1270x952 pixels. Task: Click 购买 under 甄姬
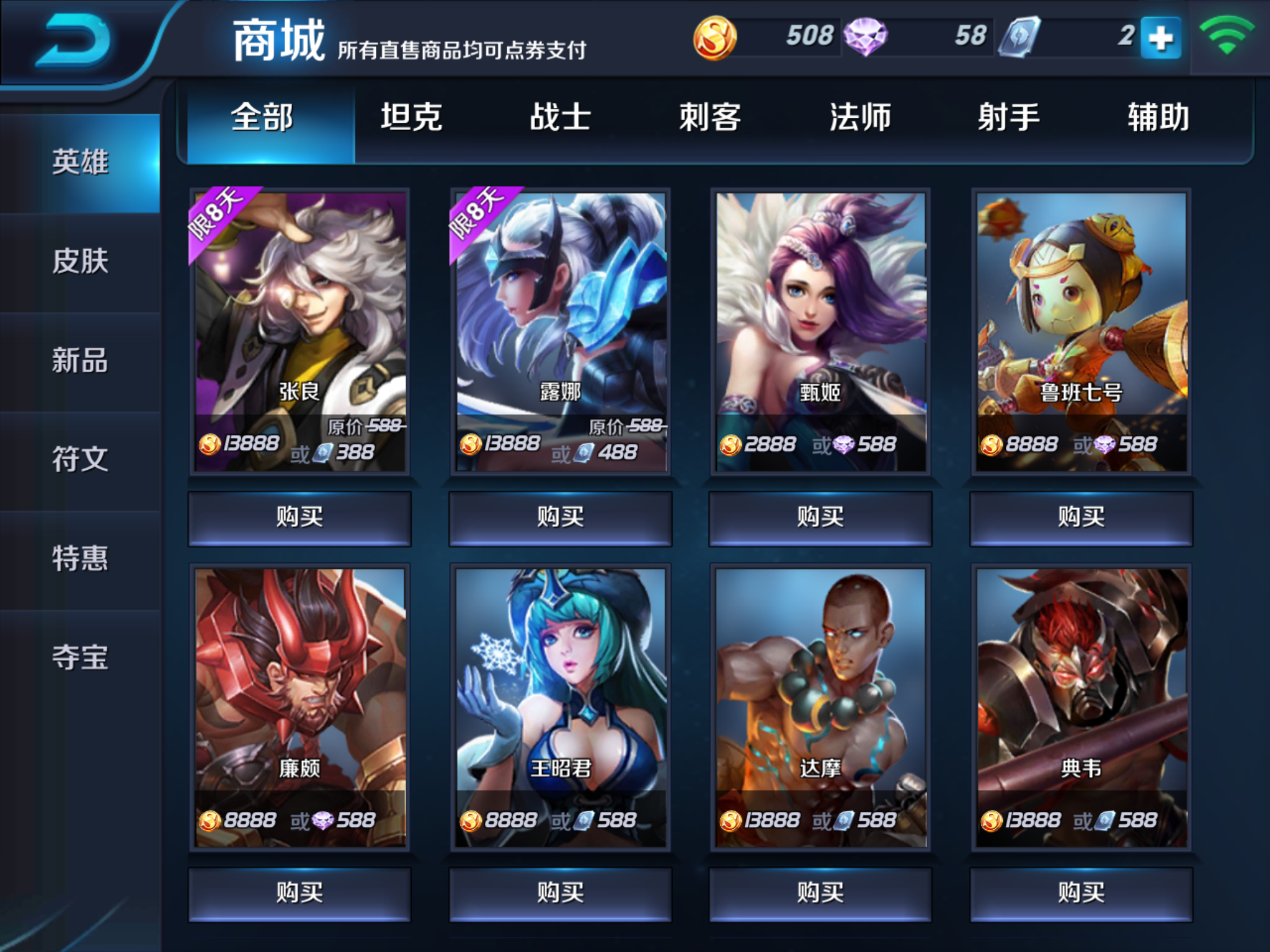tap(820, 517)
